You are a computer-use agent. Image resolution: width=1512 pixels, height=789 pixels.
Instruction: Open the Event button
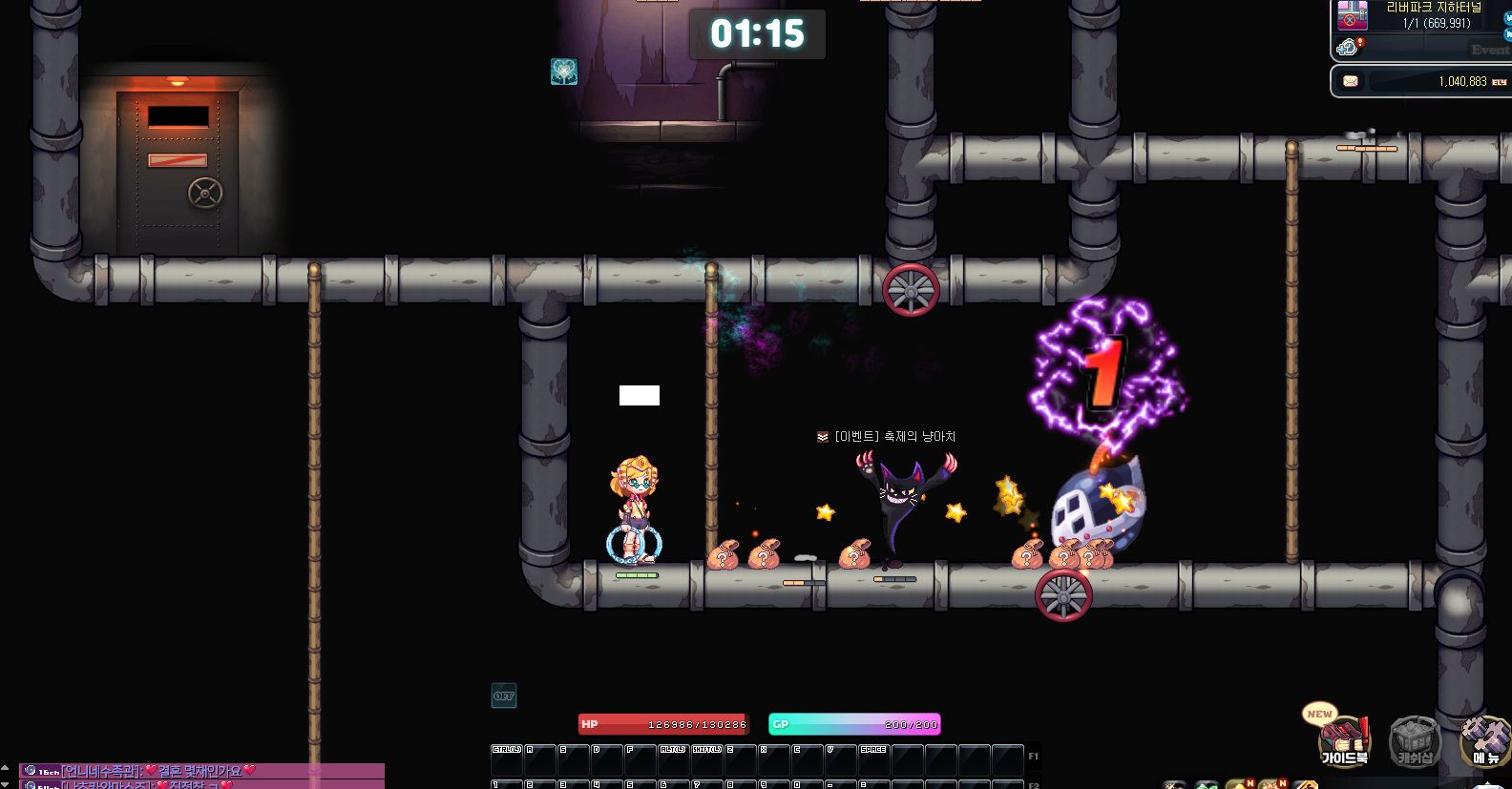[1489, 50]
